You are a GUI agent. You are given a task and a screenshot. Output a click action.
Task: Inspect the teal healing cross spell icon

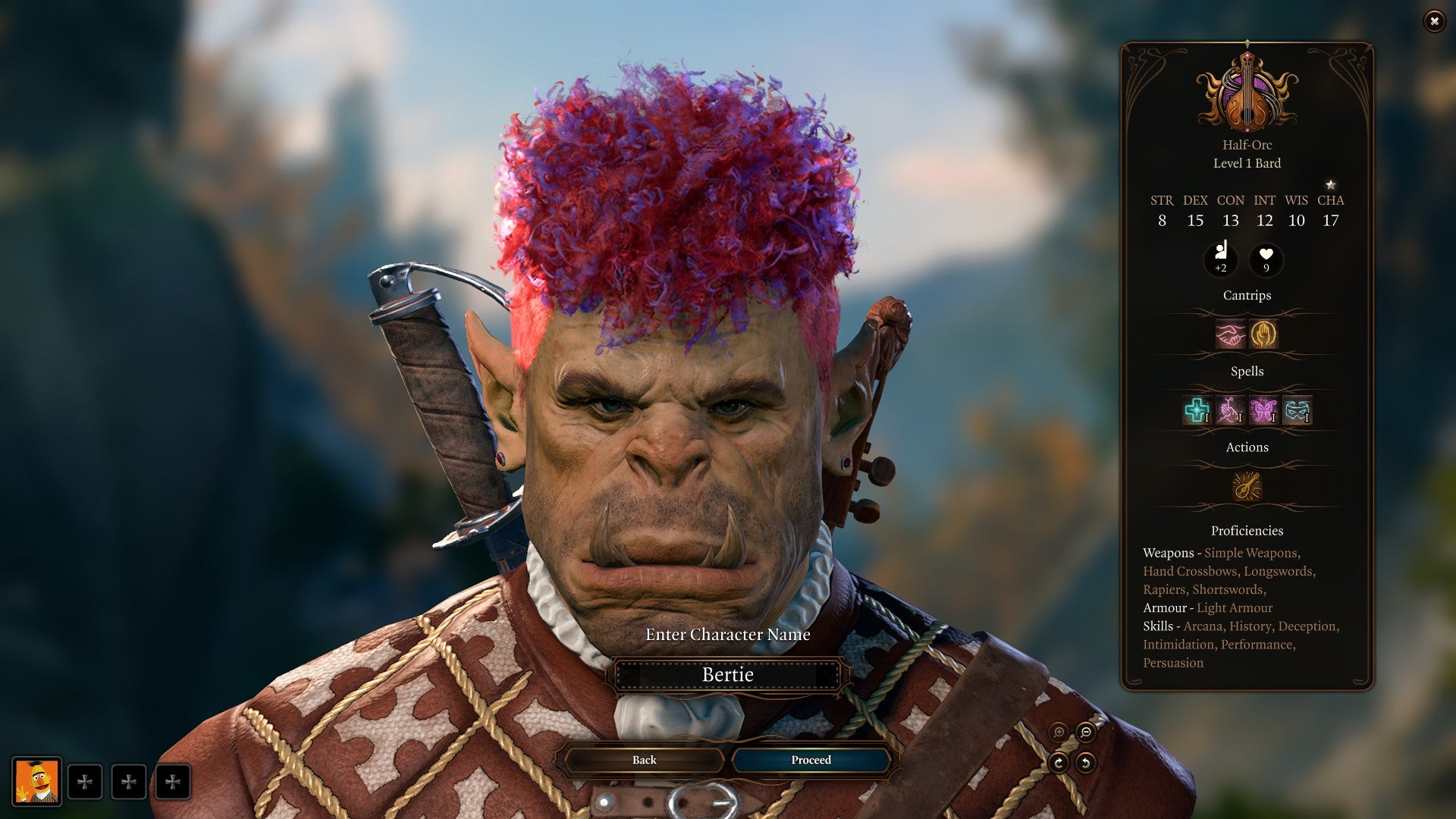point(1197,410)
